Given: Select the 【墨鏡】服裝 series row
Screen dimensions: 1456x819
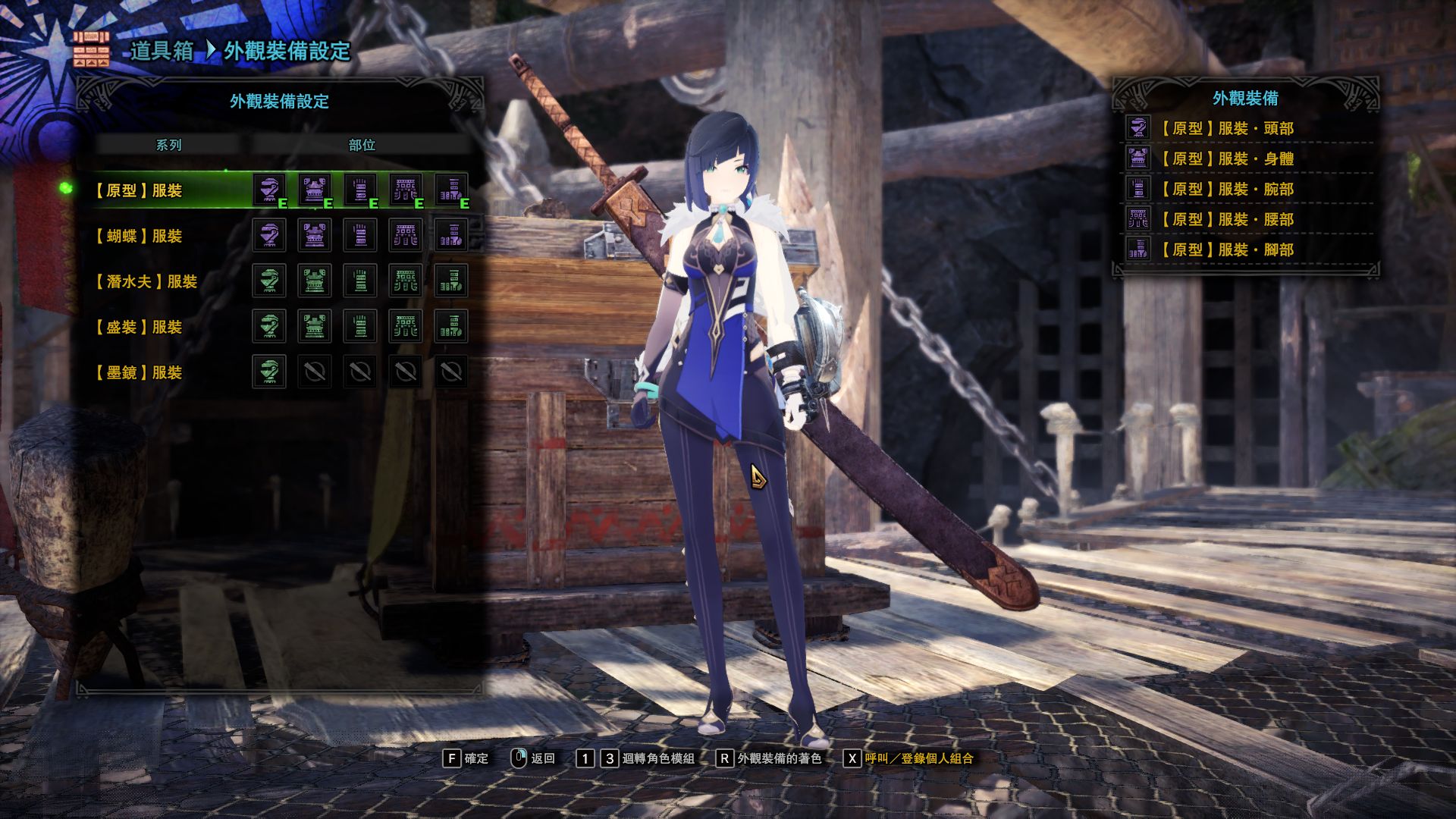Looking at the screenshot, I should tap(137, 372).
